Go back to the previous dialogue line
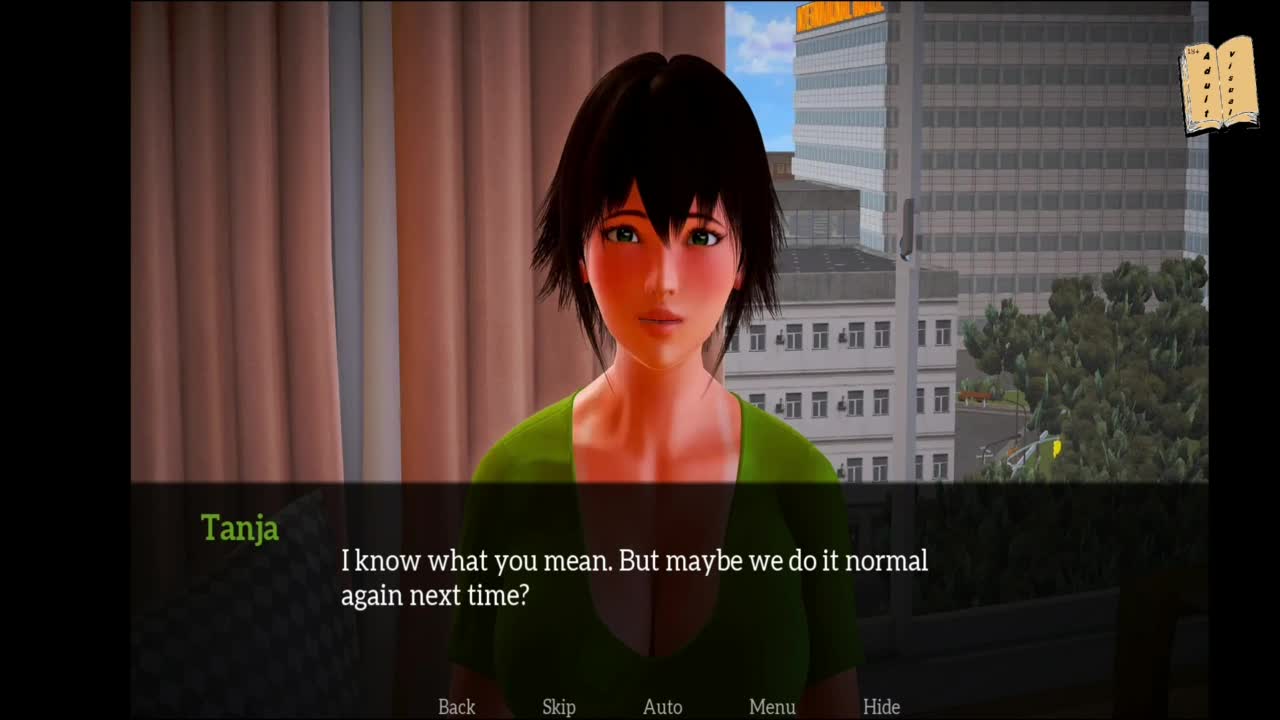 456,707
